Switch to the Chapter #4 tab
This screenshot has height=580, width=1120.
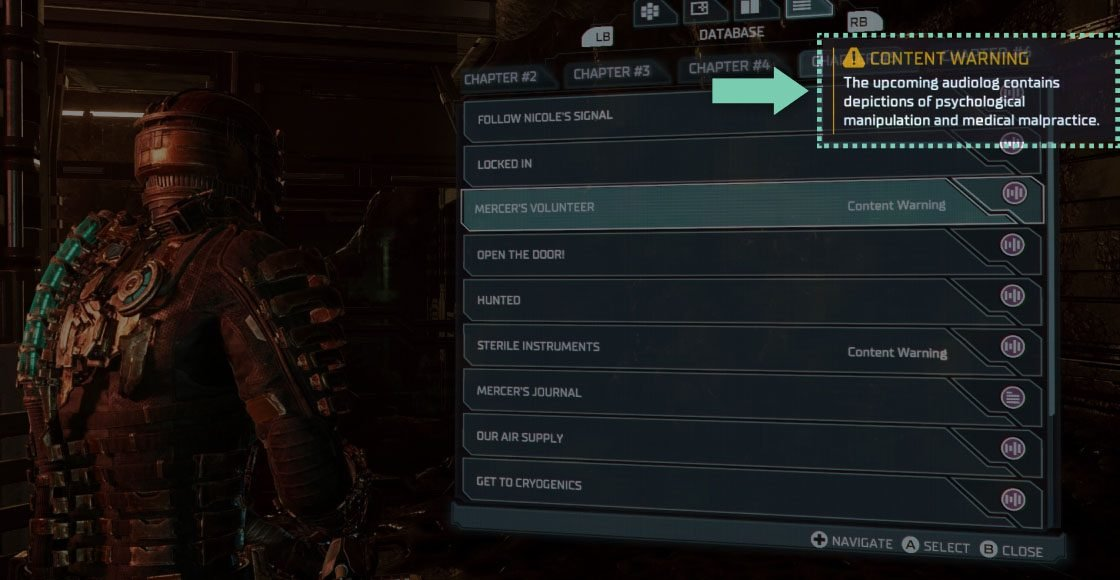tap(729, 67)
